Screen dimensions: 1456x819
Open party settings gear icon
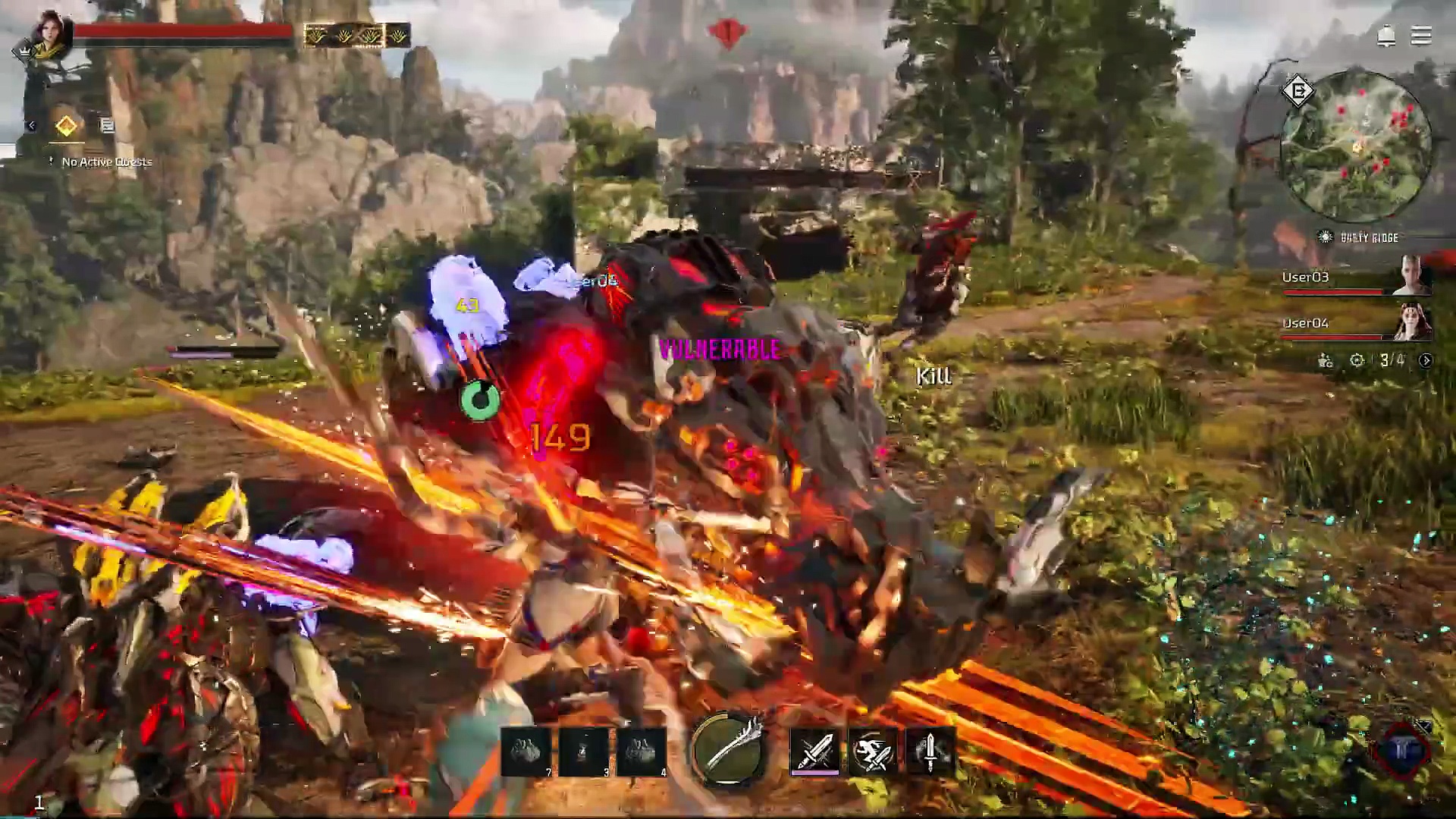point(1357,360)
